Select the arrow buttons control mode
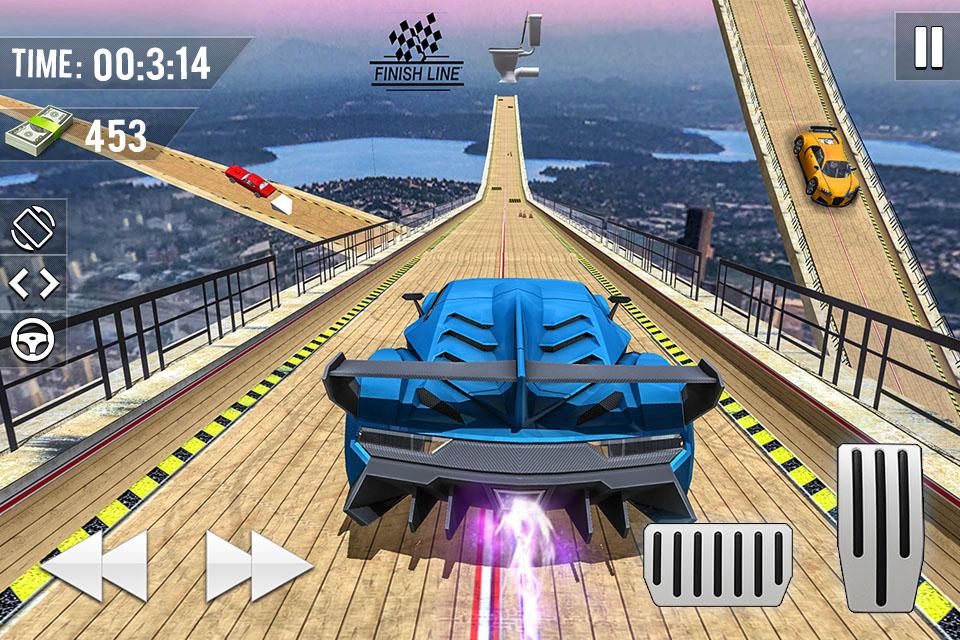960x640 pixels. point(33,284)
